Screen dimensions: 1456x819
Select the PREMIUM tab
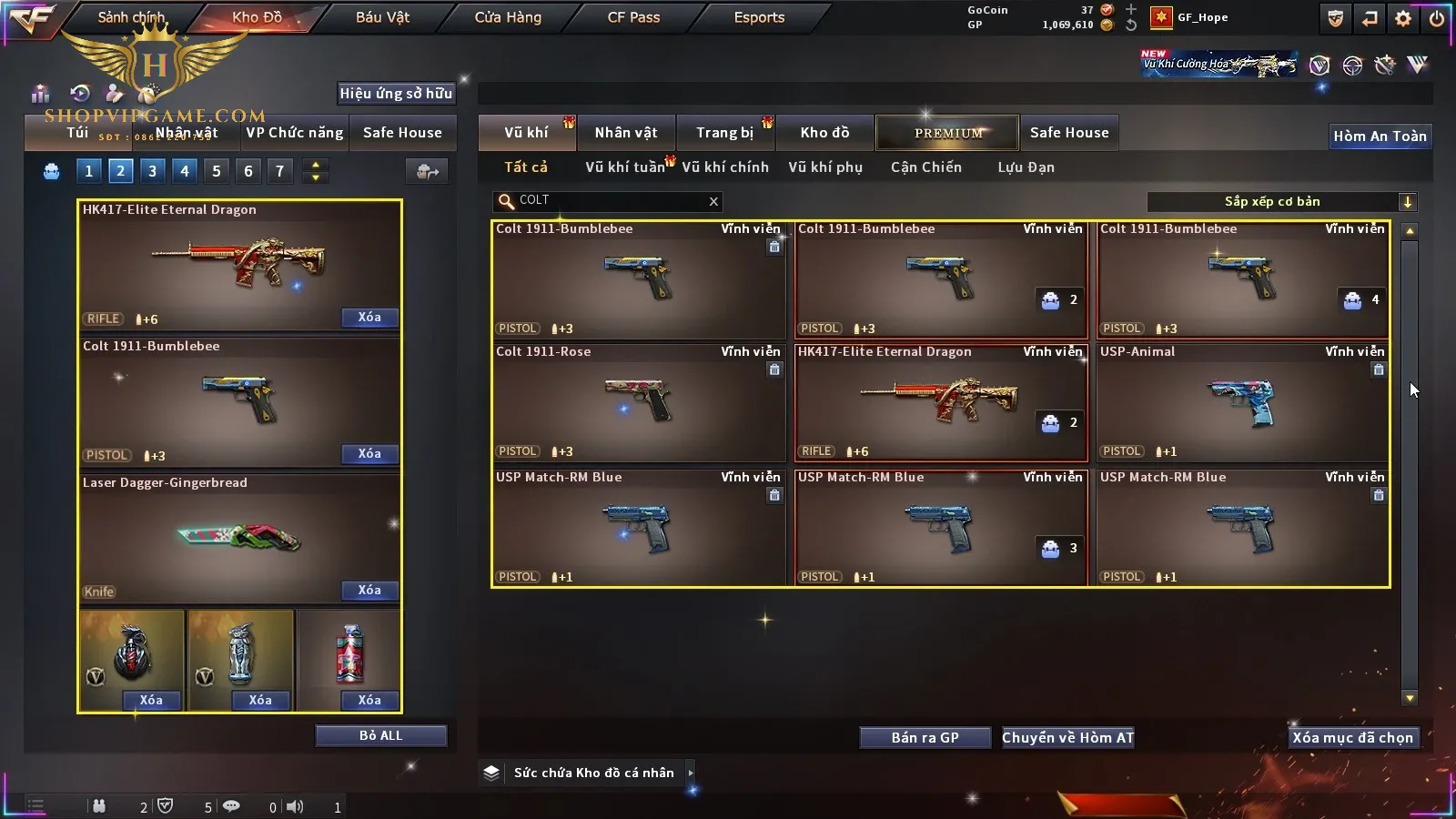948,133
